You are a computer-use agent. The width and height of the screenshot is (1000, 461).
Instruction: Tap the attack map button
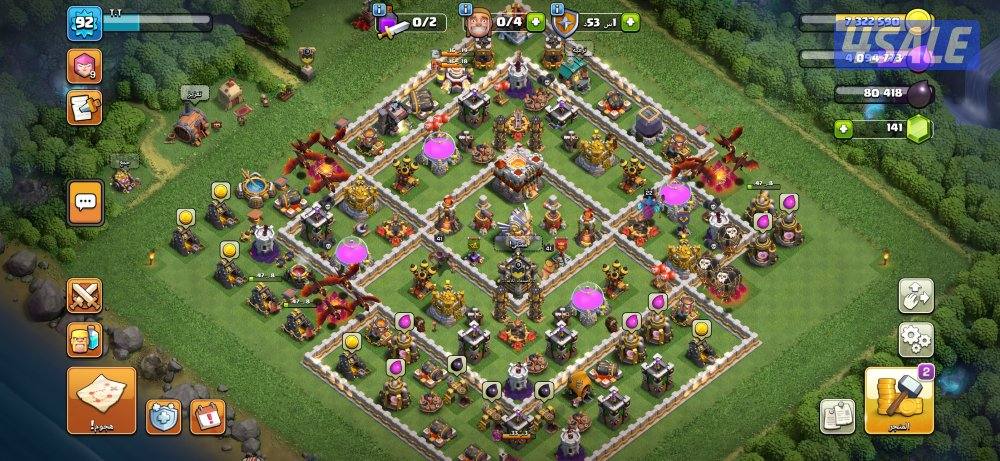click(101, 400)
